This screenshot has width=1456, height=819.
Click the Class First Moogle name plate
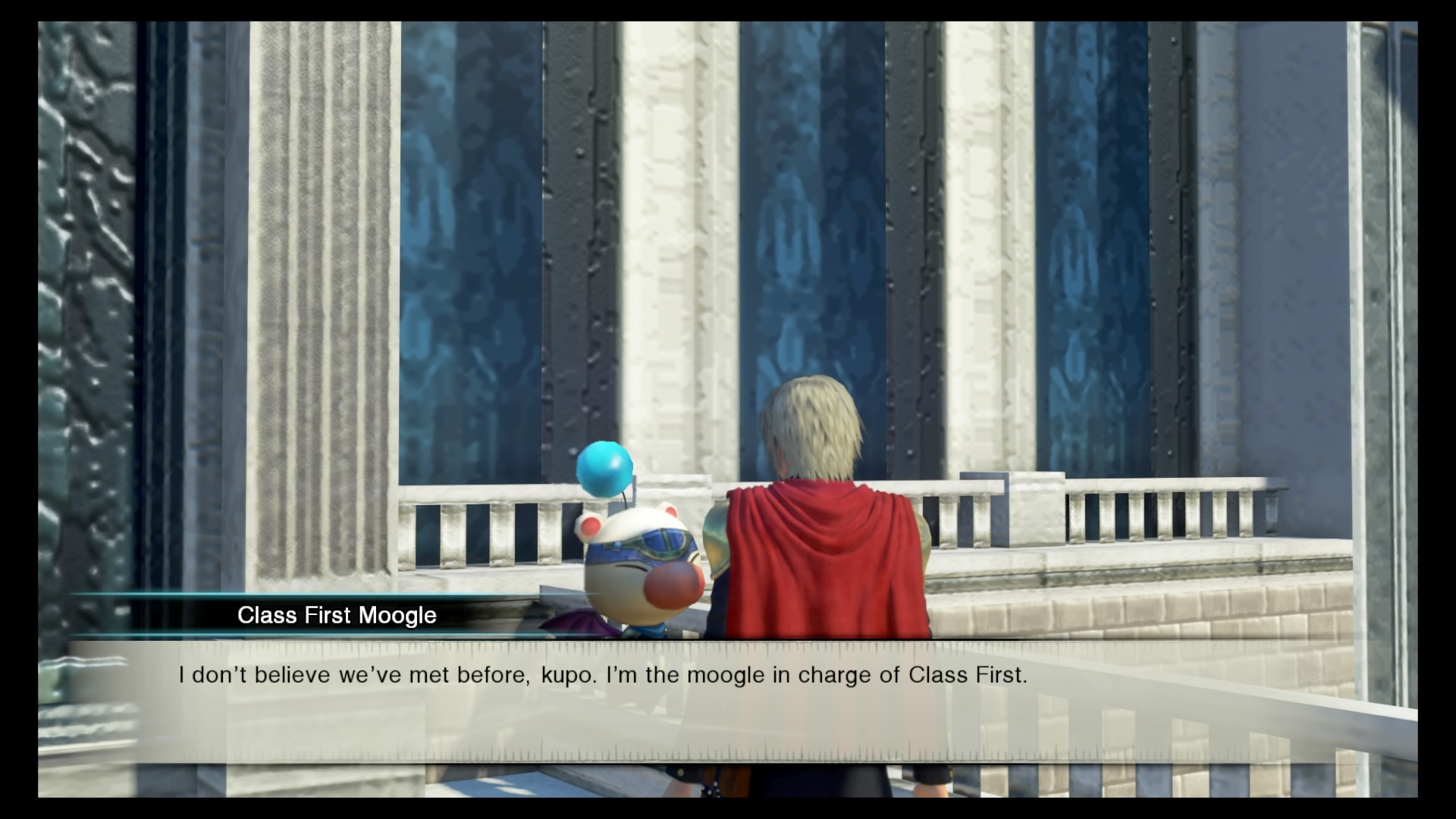[336, 615]
